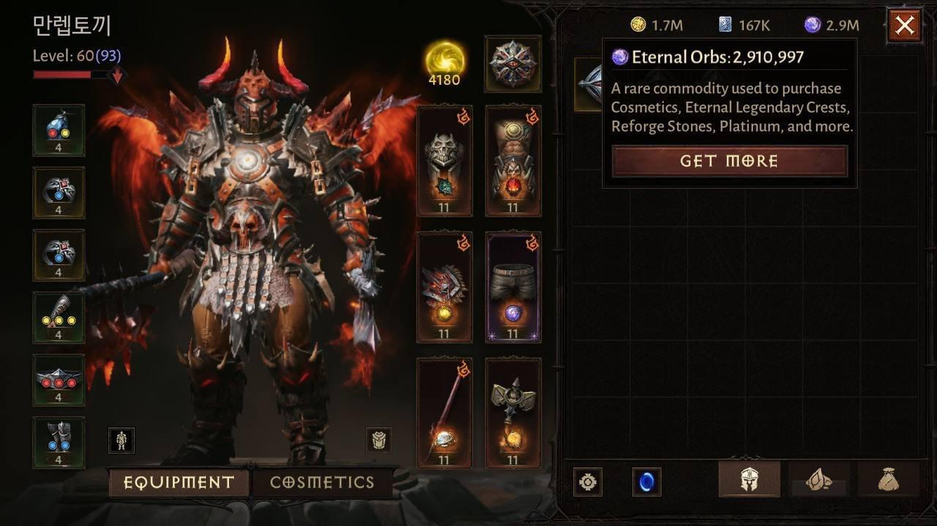Choose the bracer slot with three yellow gems
Image resolution: width=937 pixels, height=526 pixels.
pos(58,317)
